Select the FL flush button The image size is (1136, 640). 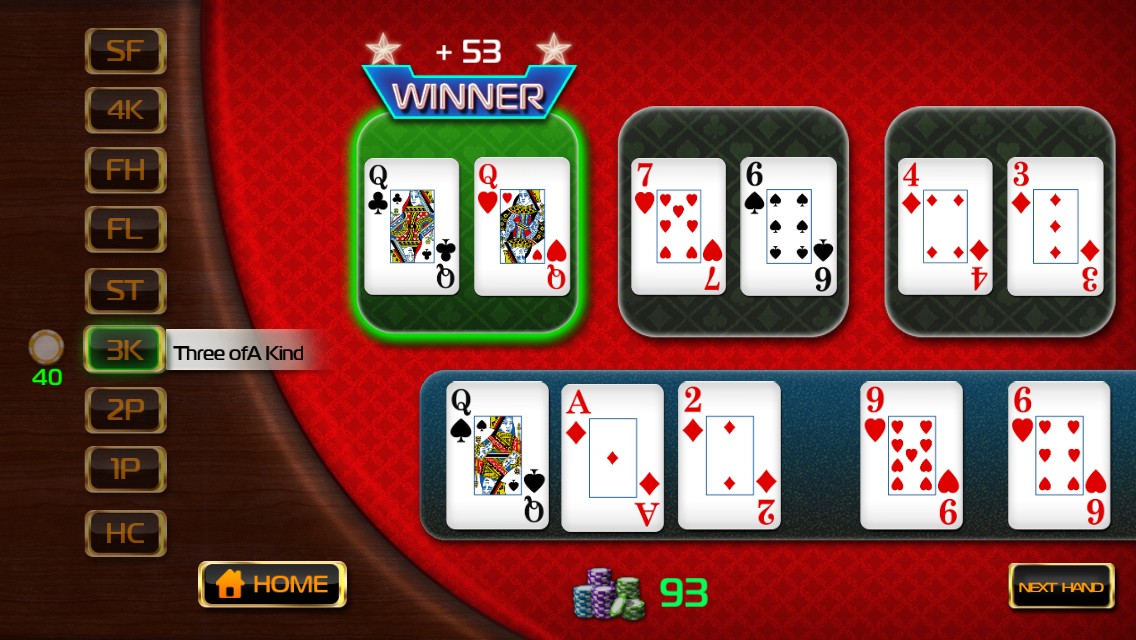pyautogui.click(x=125, y=230)
